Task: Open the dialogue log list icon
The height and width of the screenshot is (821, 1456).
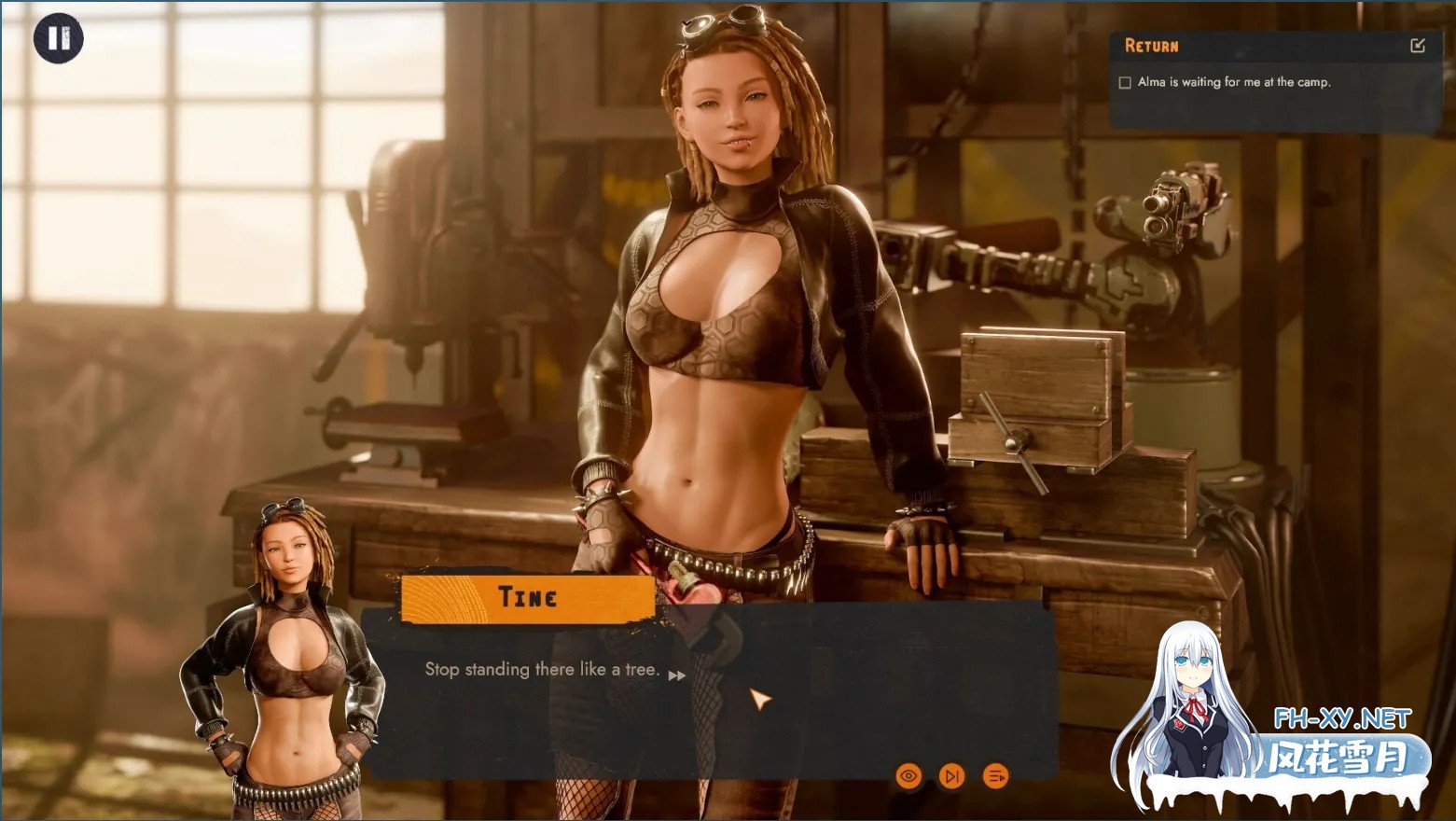Action: (996, 775)
